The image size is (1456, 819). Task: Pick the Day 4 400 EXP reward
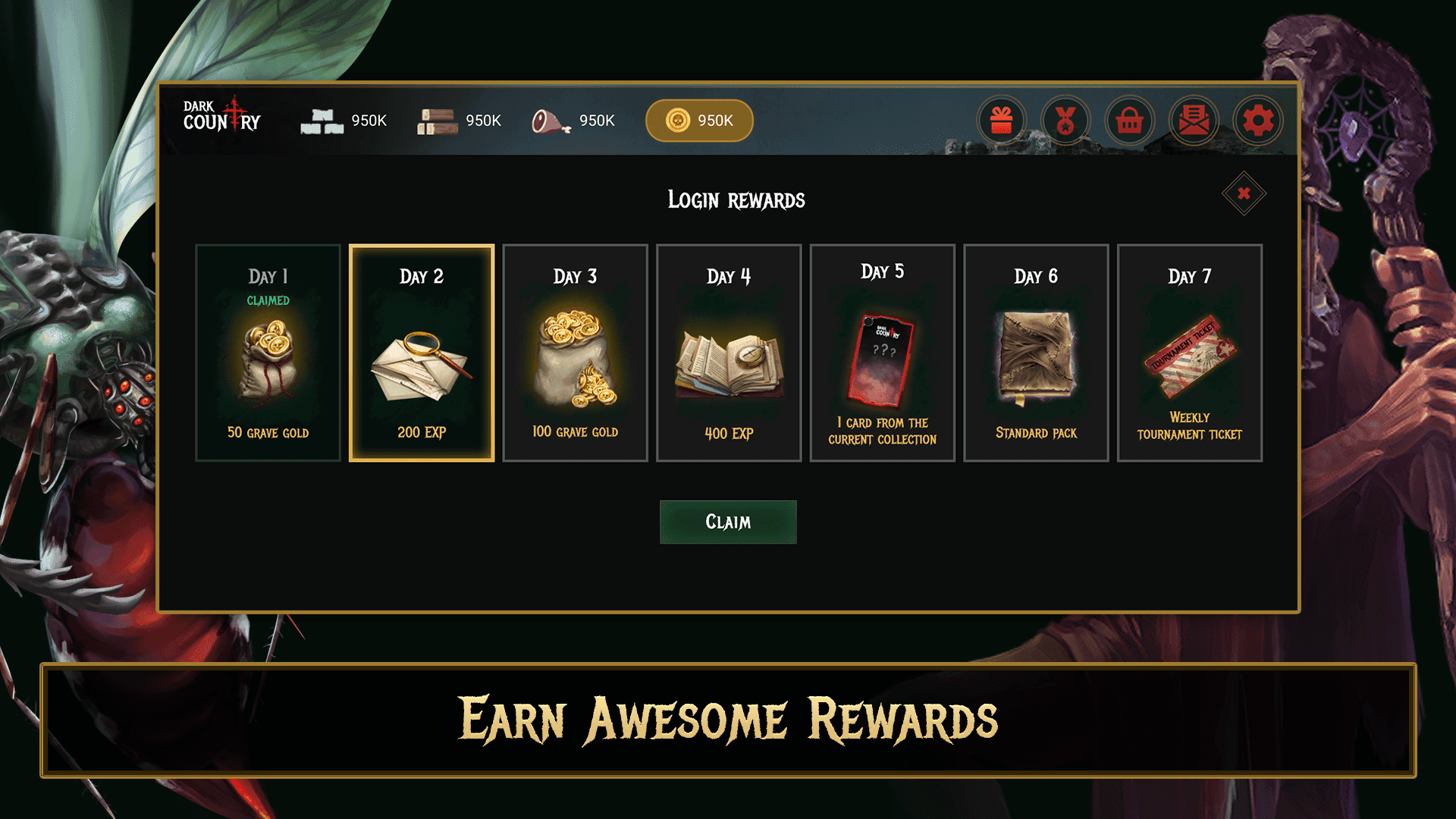pyautogui.click(x=729, y=353)
